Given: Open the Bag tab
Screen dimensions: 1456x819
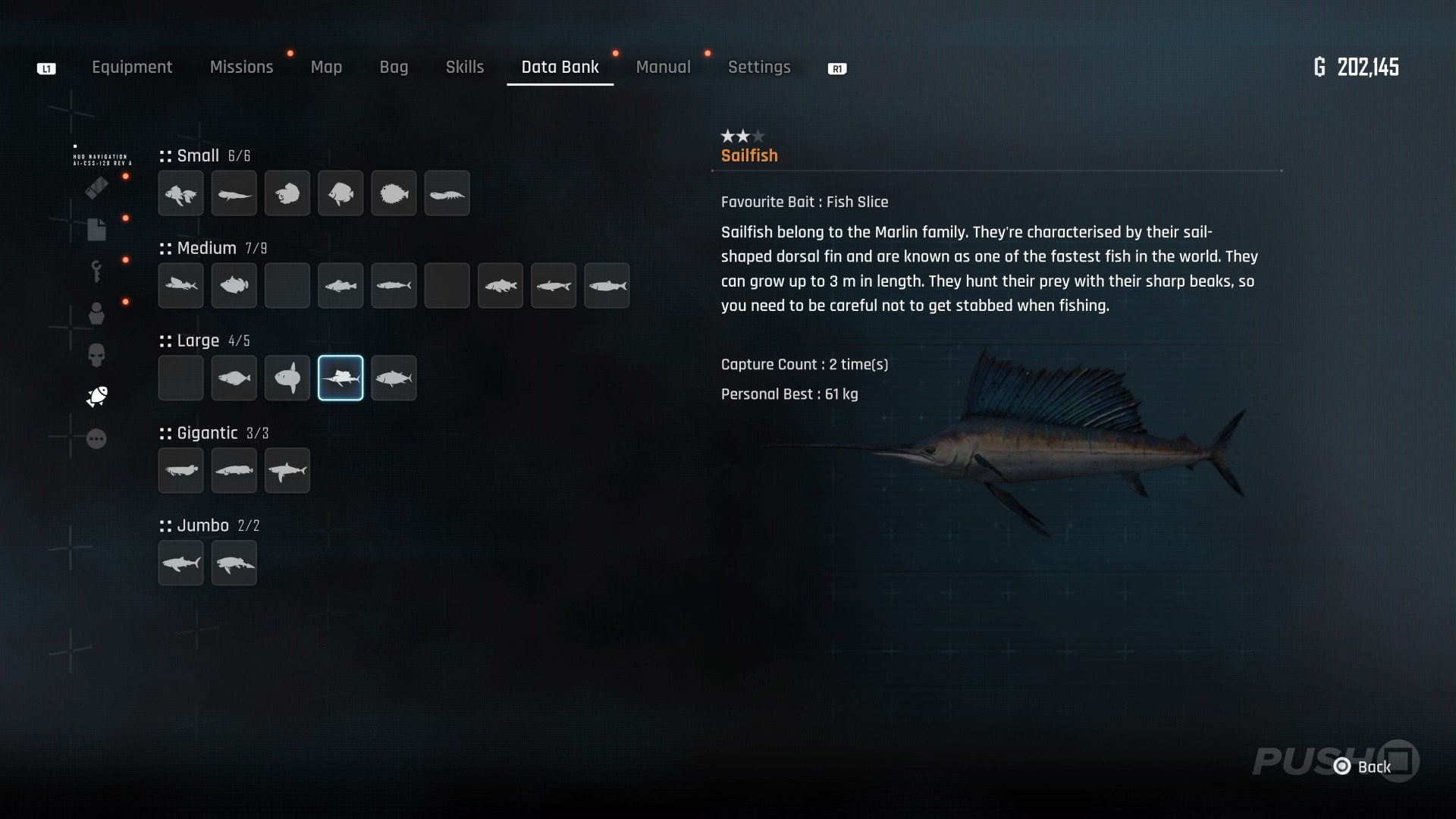Looking at the screenshot, I should 394,67.
